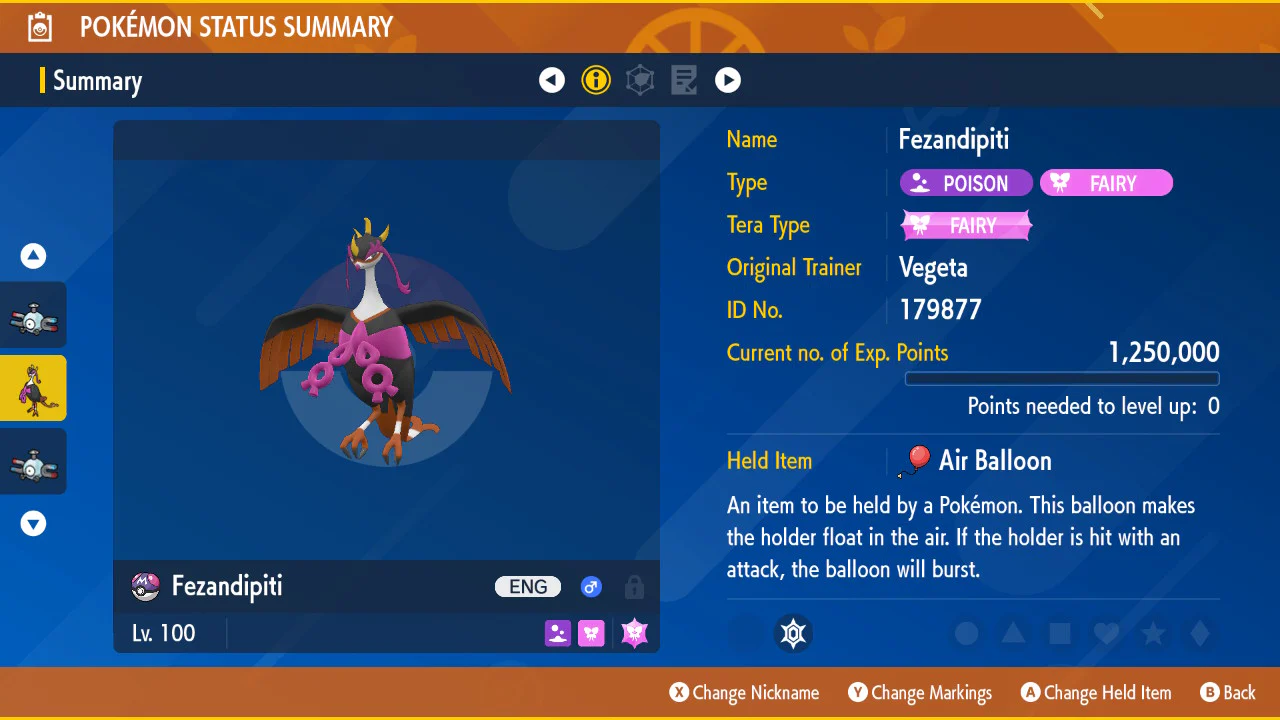Select the lower Magnemite party thumbnail
The image size is (1280, 720).
pos(33,462)
